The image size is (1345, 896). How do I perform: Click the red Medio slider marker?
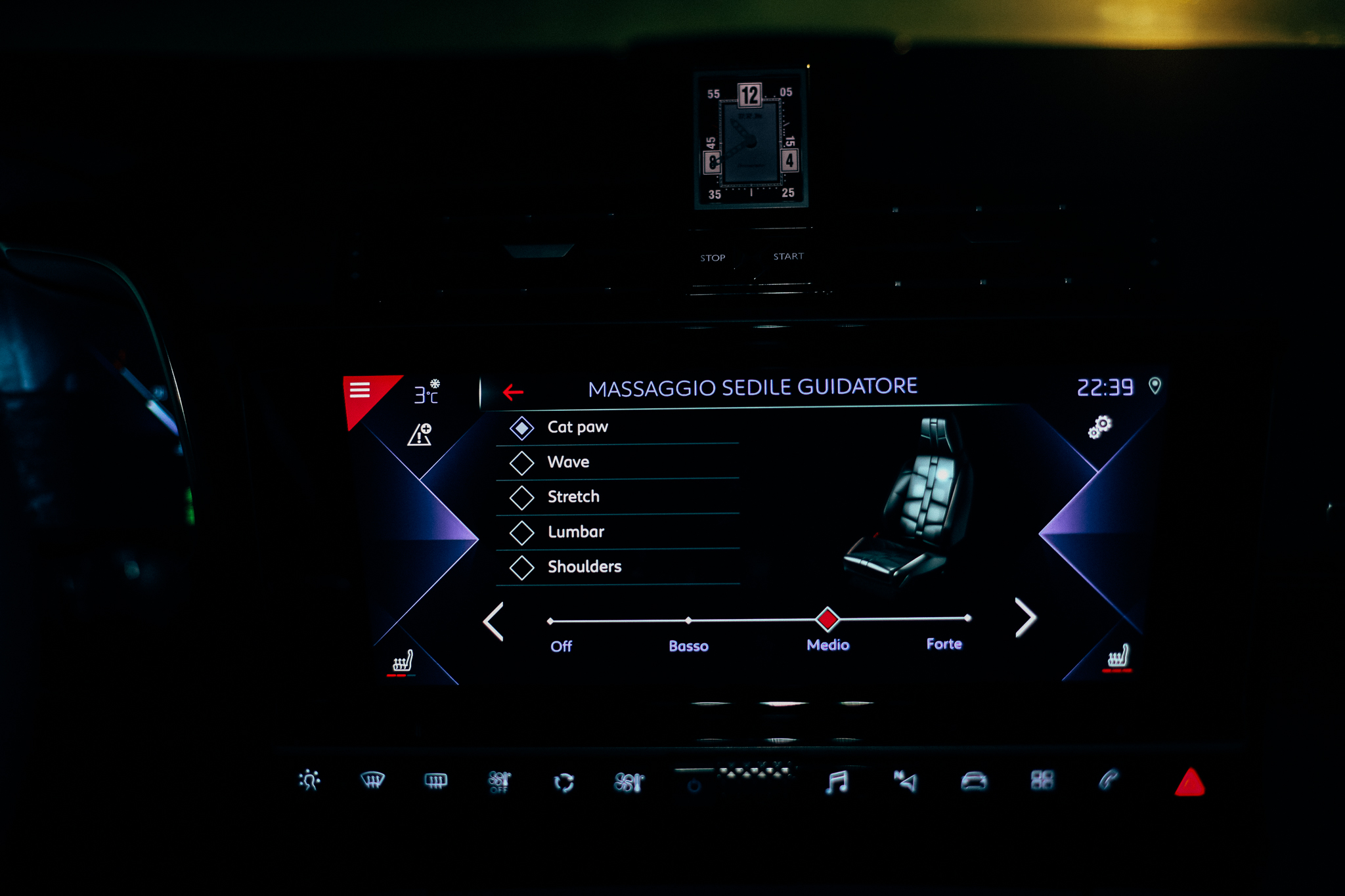pyautogui.click(x=827, y=619)
